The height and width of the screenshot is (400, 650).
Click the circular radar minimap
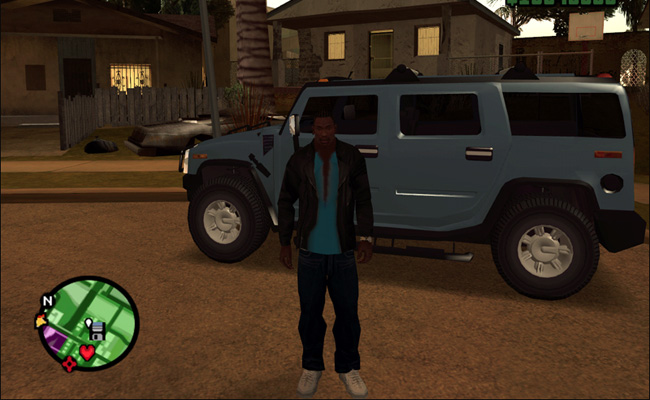pos(87,324)
